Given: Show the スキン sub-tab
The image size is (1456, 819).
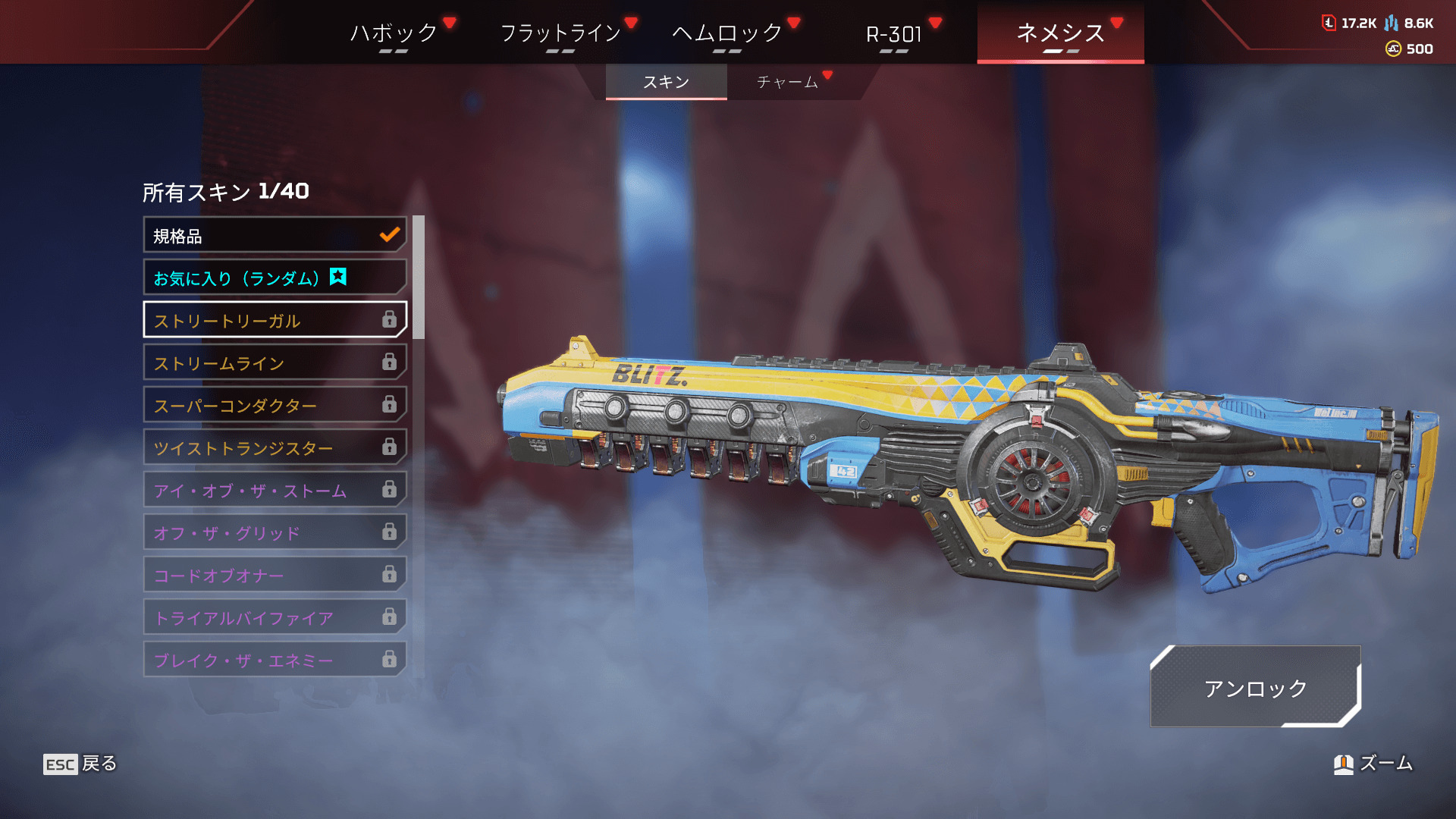Looking at the screenshot, I should (x=666, y=82).
